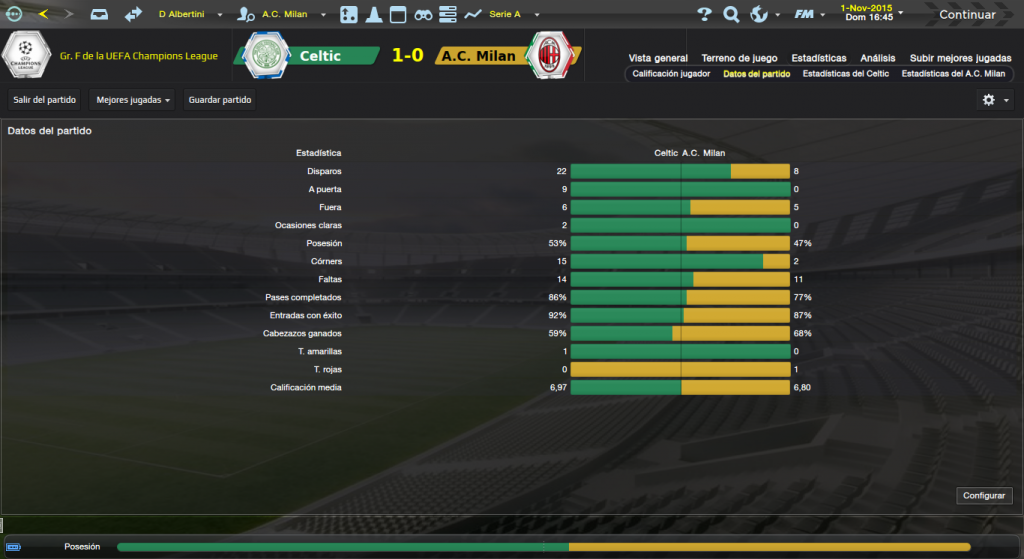Open the FM menu dropdown
The width and height of the screenshot is (1024, 559).
click(808, 15)
